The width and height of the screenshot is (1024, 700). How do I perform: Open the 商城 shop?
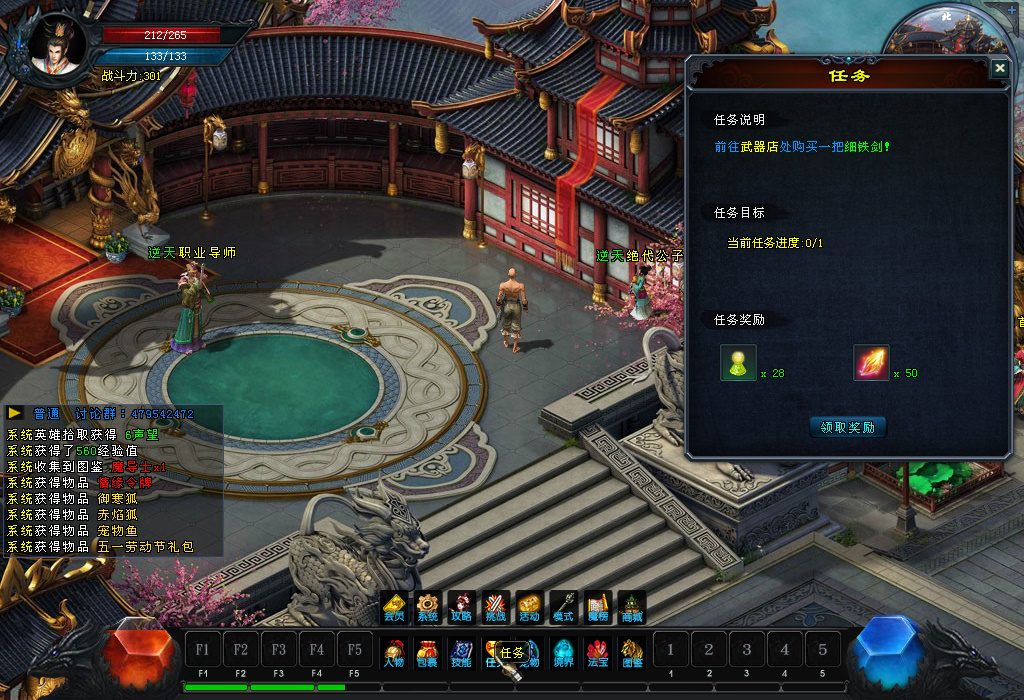coord(632,607)
